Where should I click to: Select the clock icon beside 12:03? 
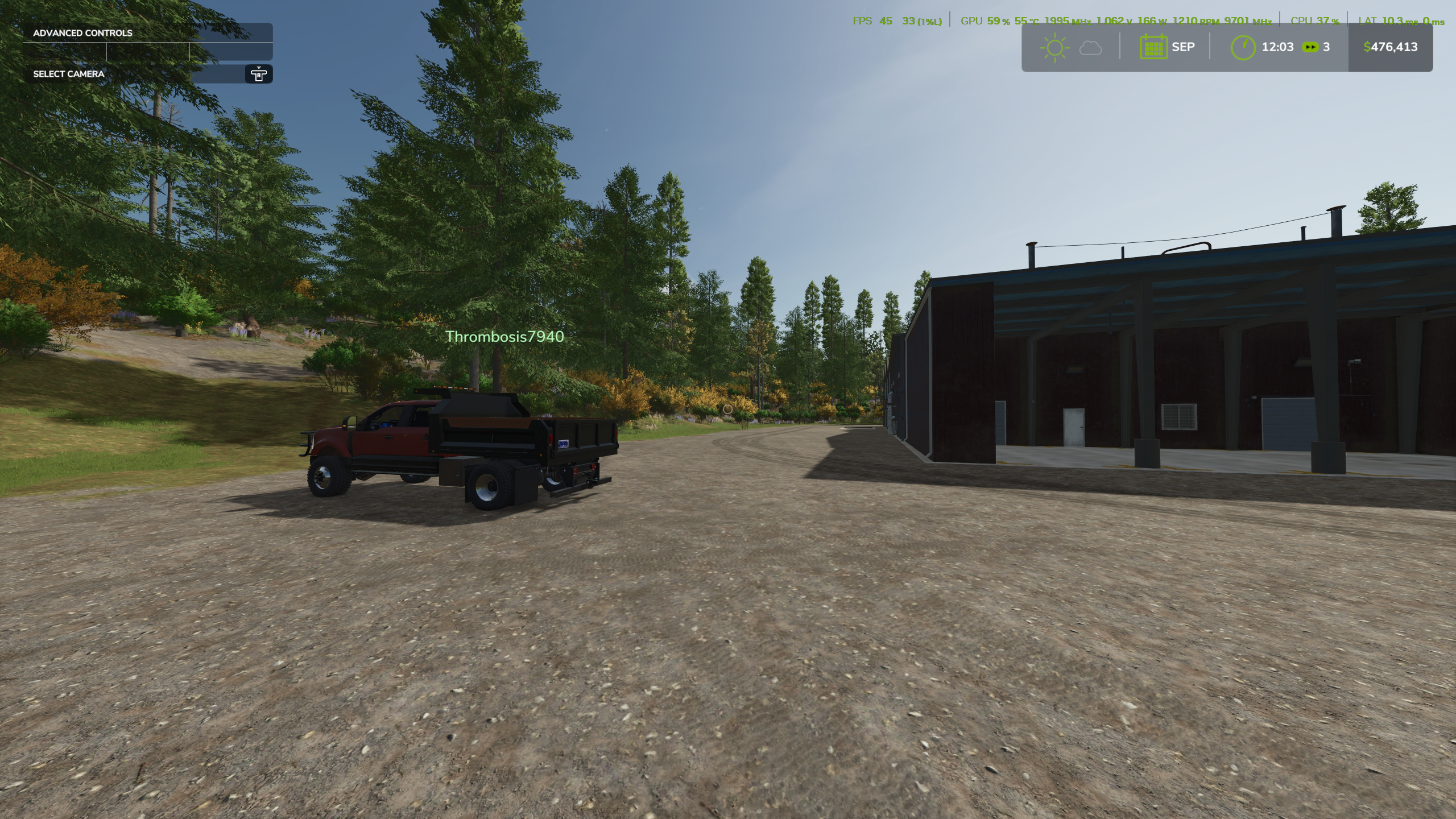pos(1243,47)
